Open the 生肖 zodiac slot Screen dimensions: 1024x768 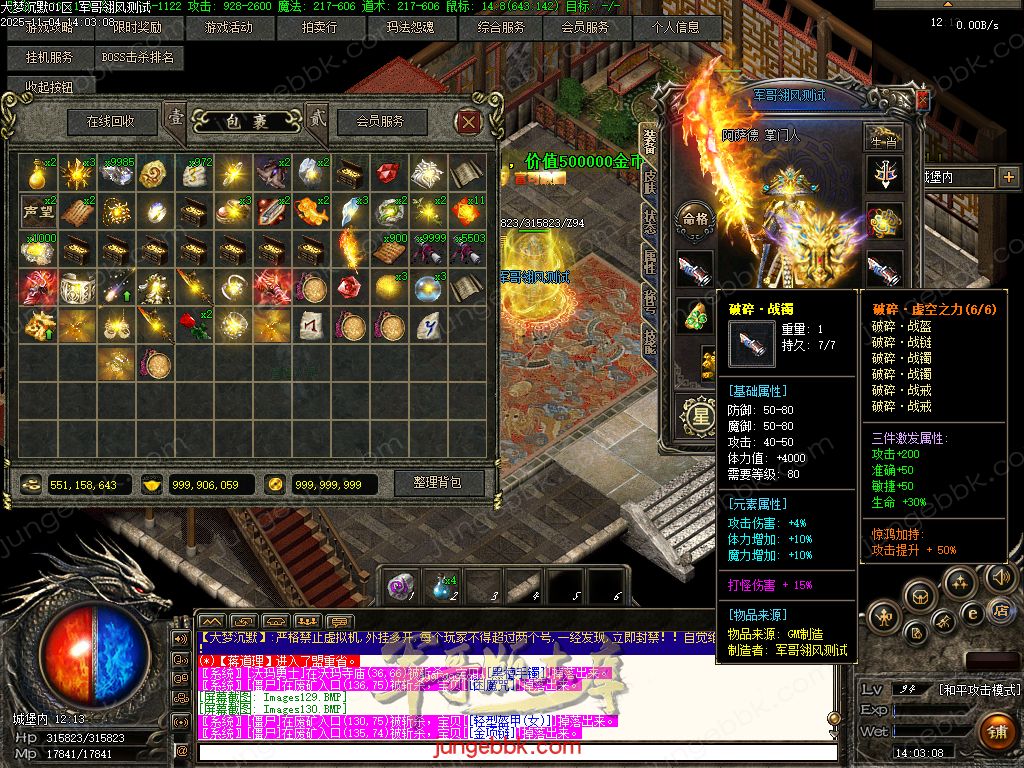pyautogui.click(x=884, y=137)
